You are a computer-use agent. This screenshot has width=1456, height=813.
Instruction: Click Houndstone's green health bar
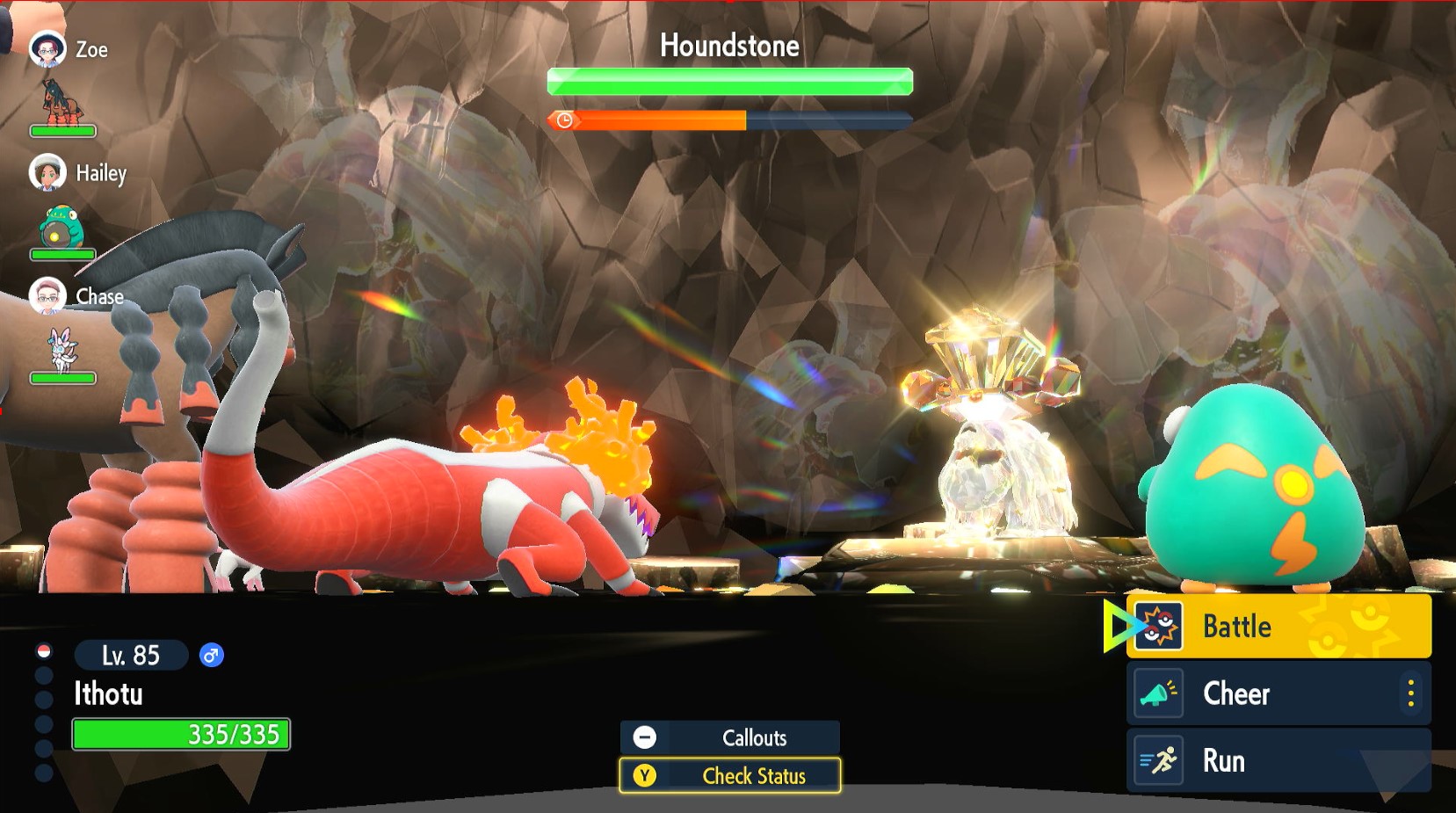point(729,80)
